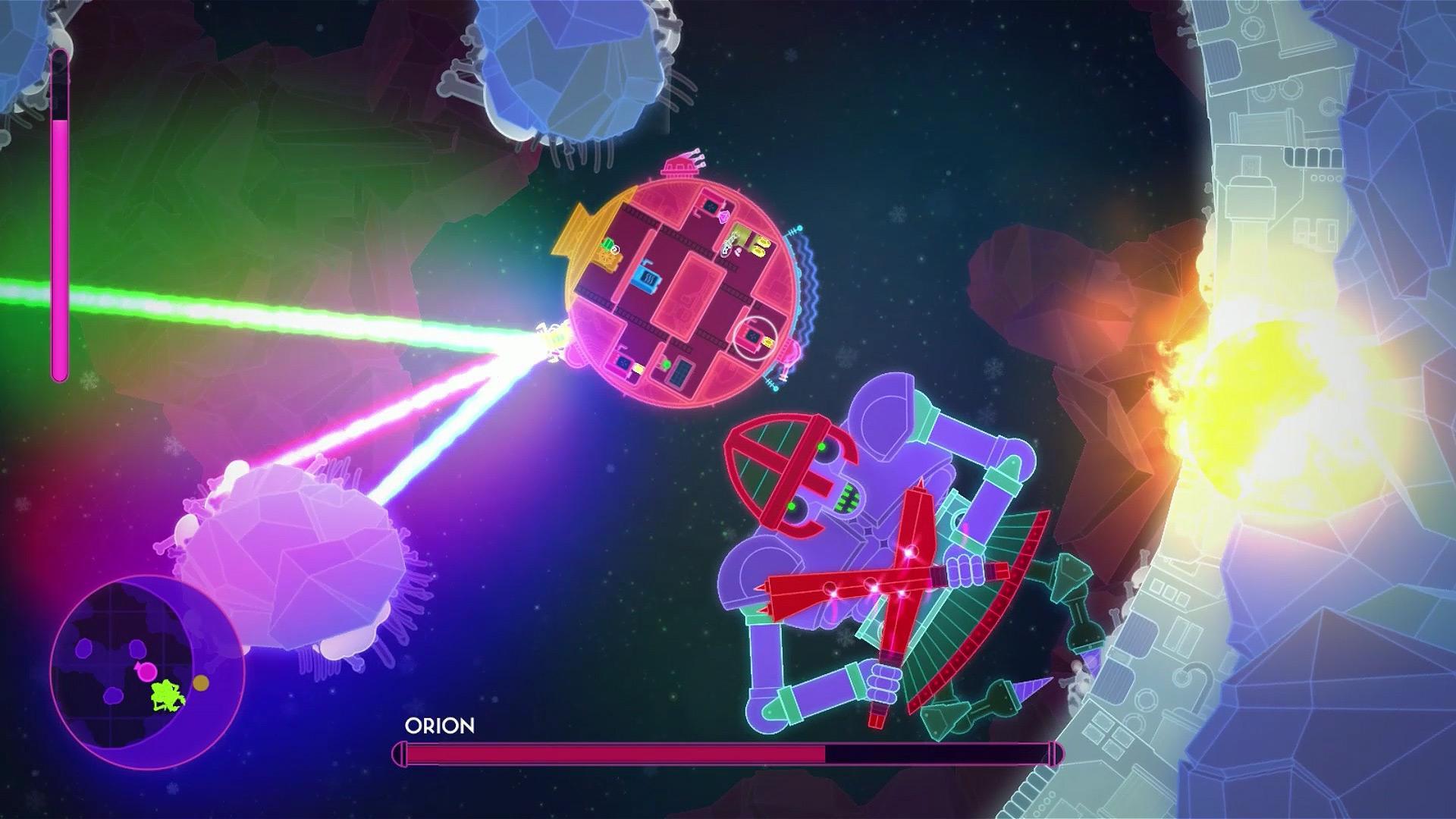Select the green health station inside the ship

click(x=607, y=244)
